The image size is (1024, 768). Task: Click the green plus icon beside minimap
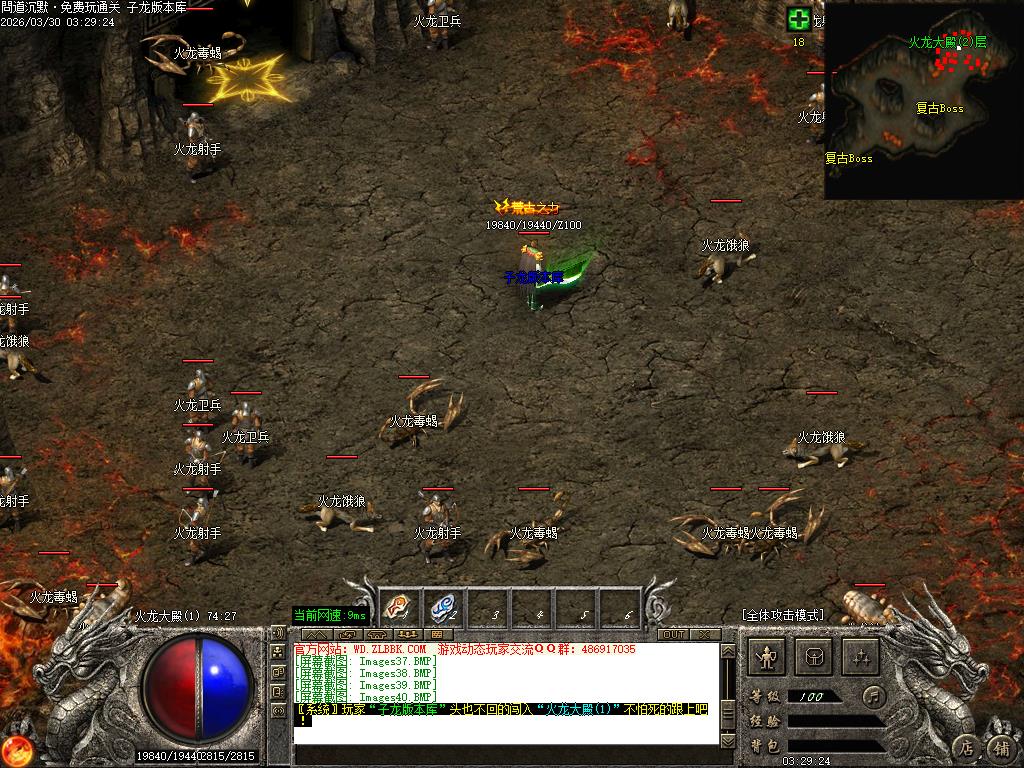tap(798, 19)
